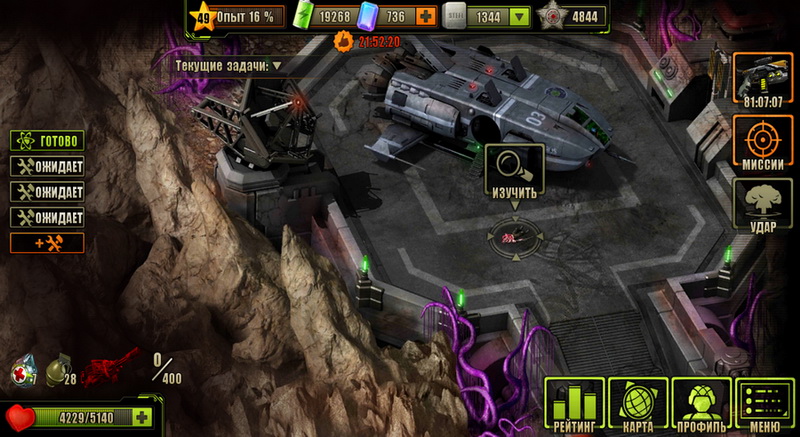Collect the Готово completed build slot
Image resolution: width=800 pixels, height=437 pixels.
click(47, 141)
